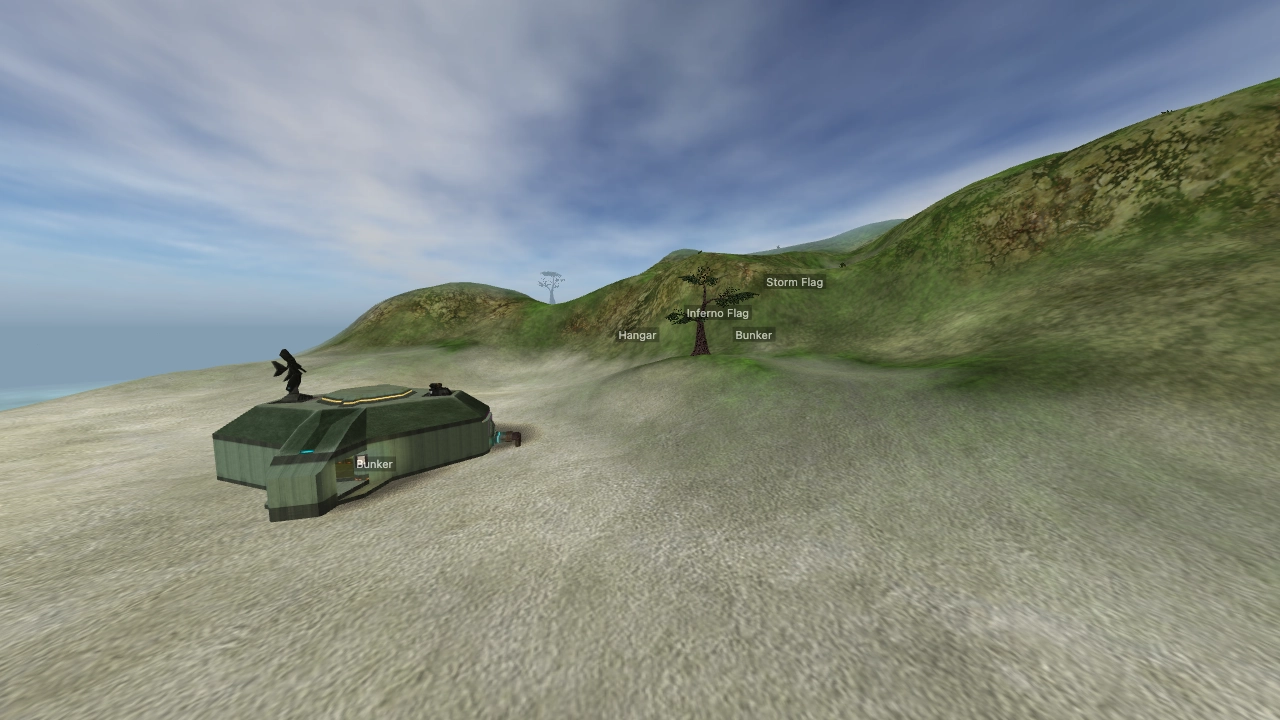Click the vehicle parked right of the bunker
This screenshot has width=1280, height=720.
coord(509,438)
